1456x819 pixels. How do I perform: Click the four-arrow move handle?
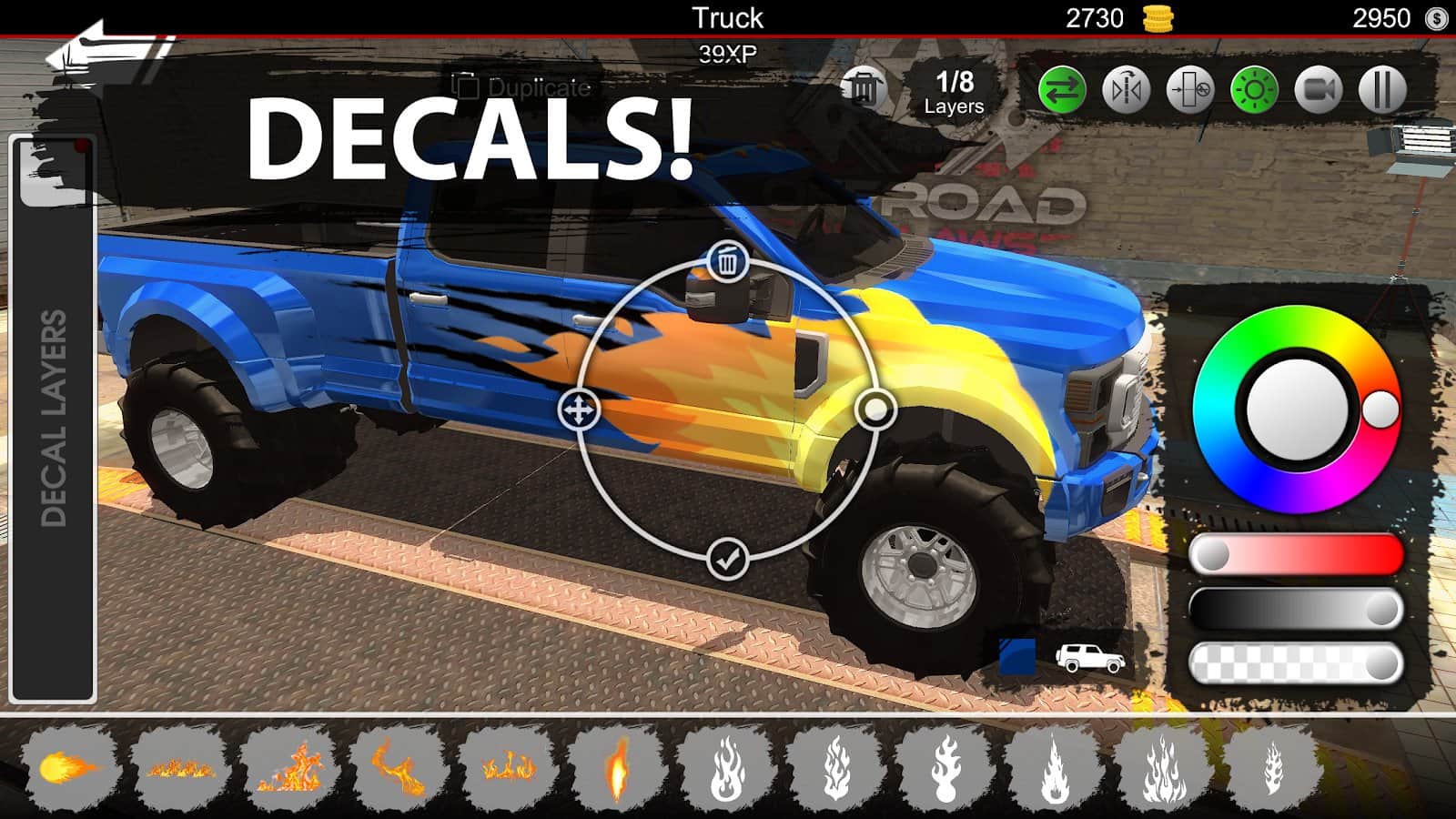tap(579, 410)
